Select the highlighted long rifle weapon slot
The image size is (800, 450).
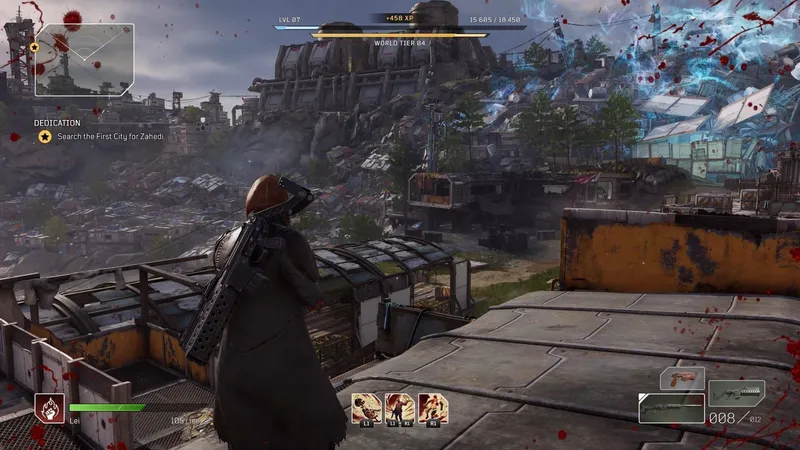pyautogui.click(x=671, y=407)
